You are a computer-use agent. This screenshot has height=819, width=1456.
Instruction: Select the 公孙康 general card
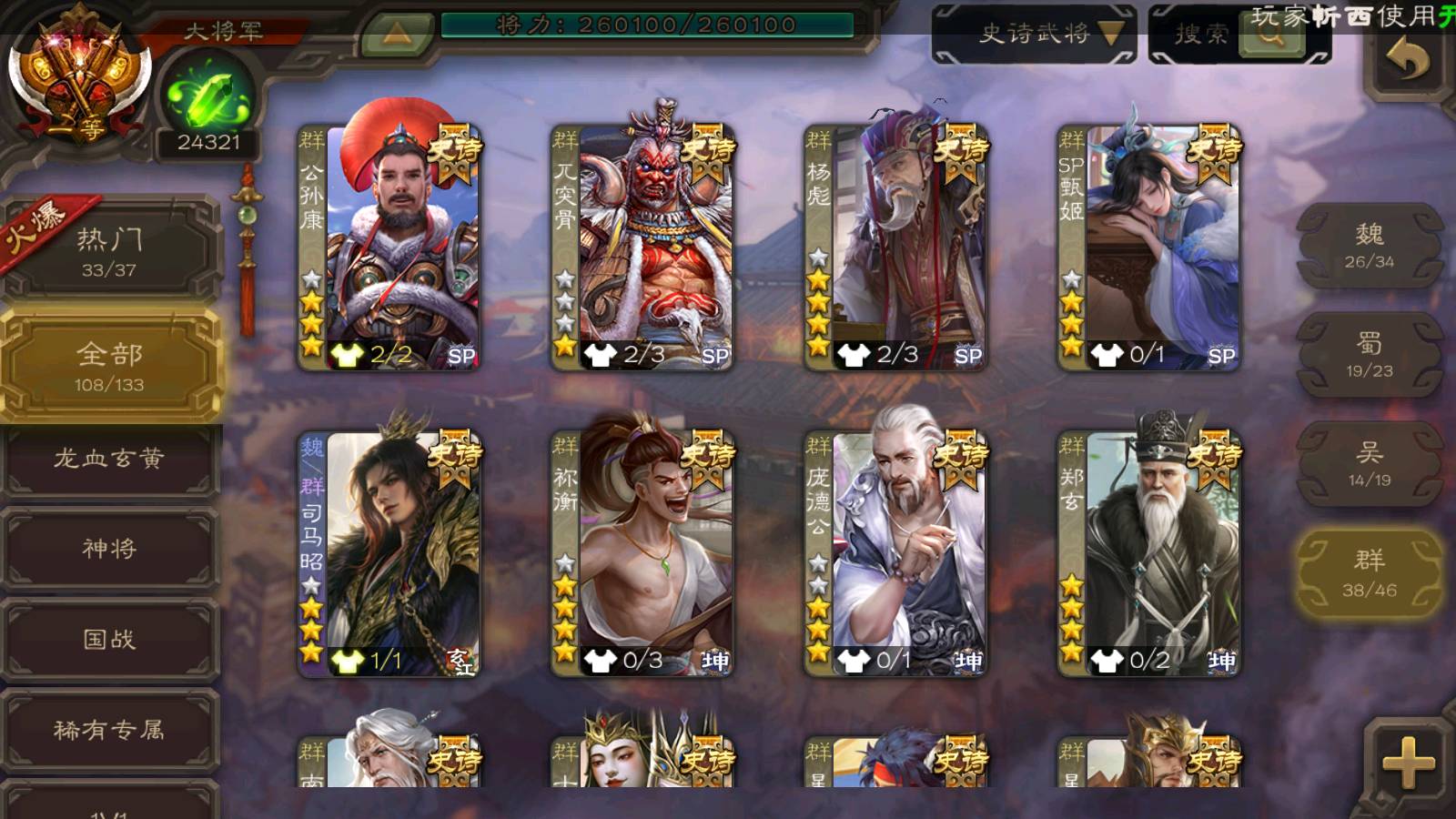389,246
